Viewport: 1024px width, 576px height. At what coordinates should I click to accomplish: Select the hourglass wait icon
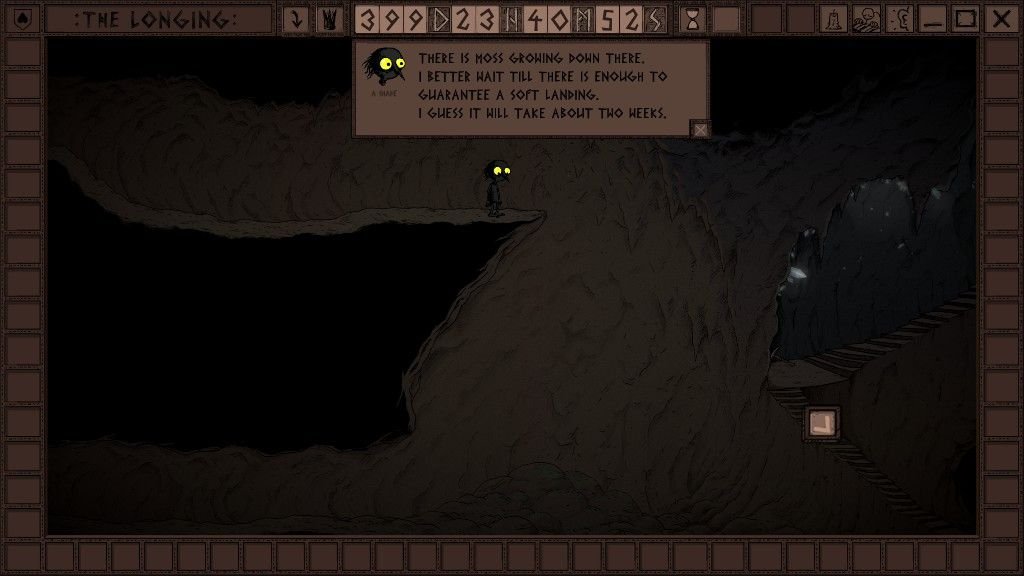pos(692,19)
